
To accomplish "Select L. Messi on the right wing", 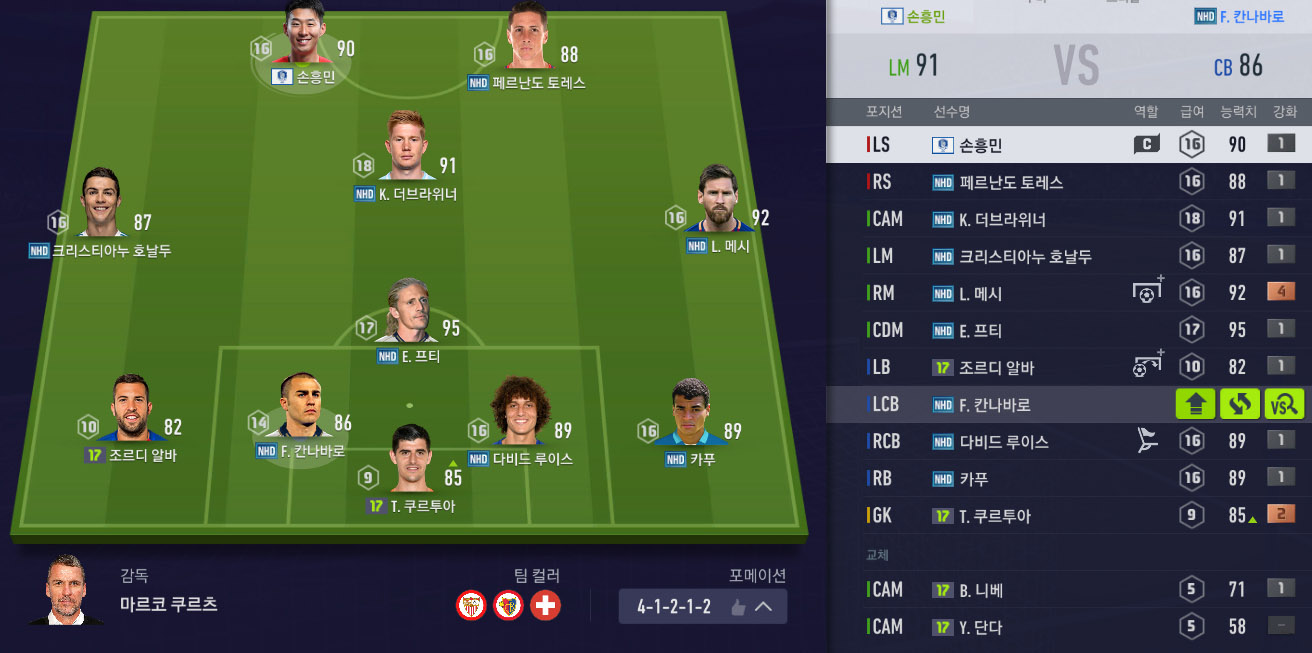I will pos(717,205).
